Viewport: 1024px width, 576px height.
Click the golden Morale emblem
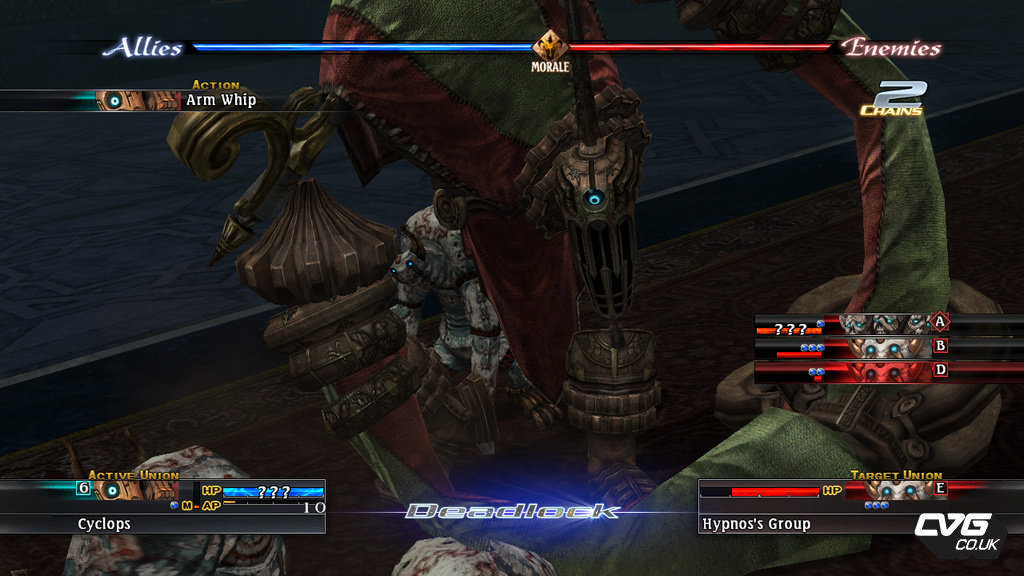coord(549,46)
